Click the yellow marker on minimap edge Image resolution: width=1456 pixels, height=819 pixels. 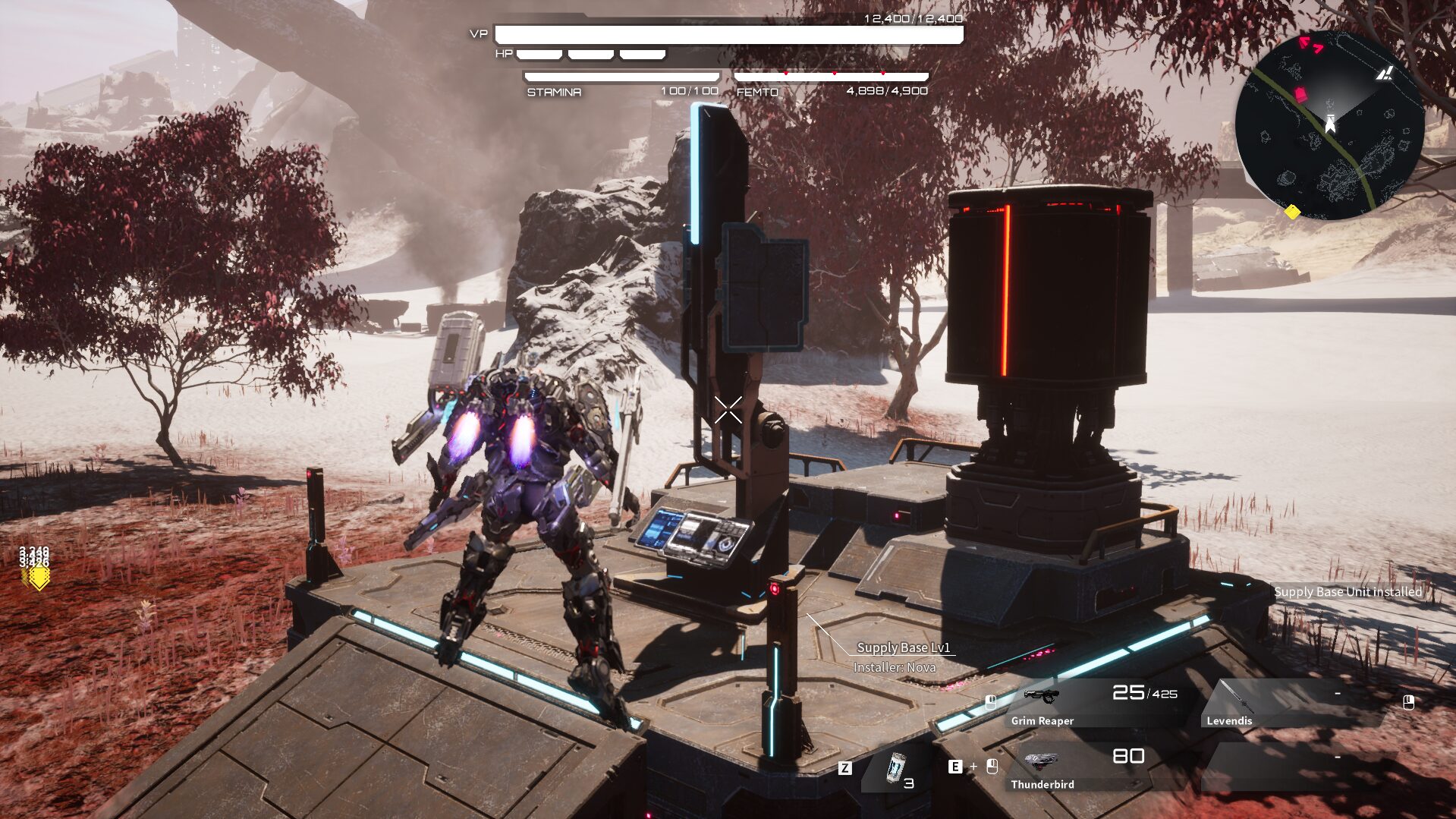tap(1292, 212)
